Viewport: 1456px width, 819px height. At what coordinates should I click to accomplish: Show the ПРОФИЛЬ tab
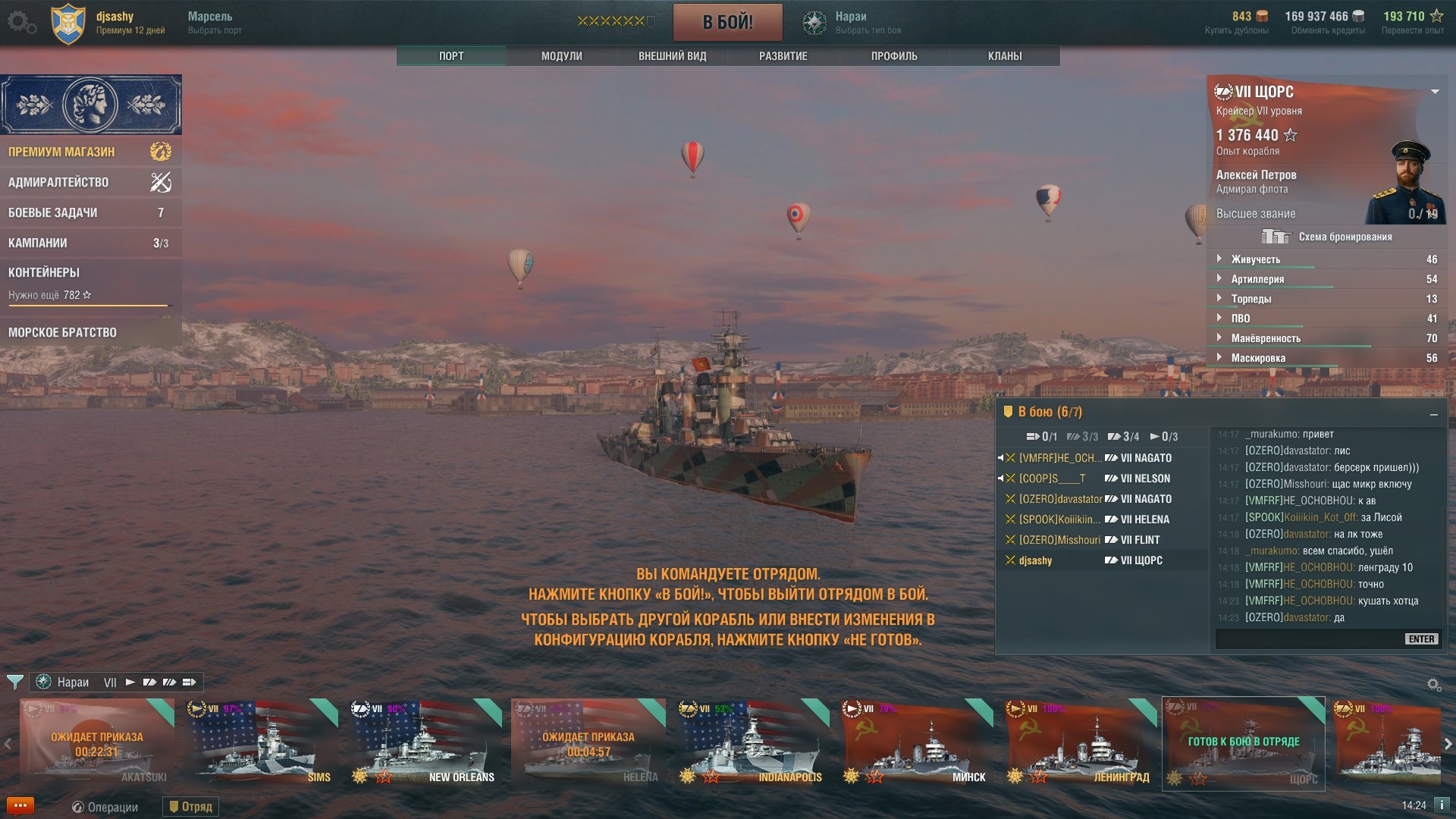[893, 56]
